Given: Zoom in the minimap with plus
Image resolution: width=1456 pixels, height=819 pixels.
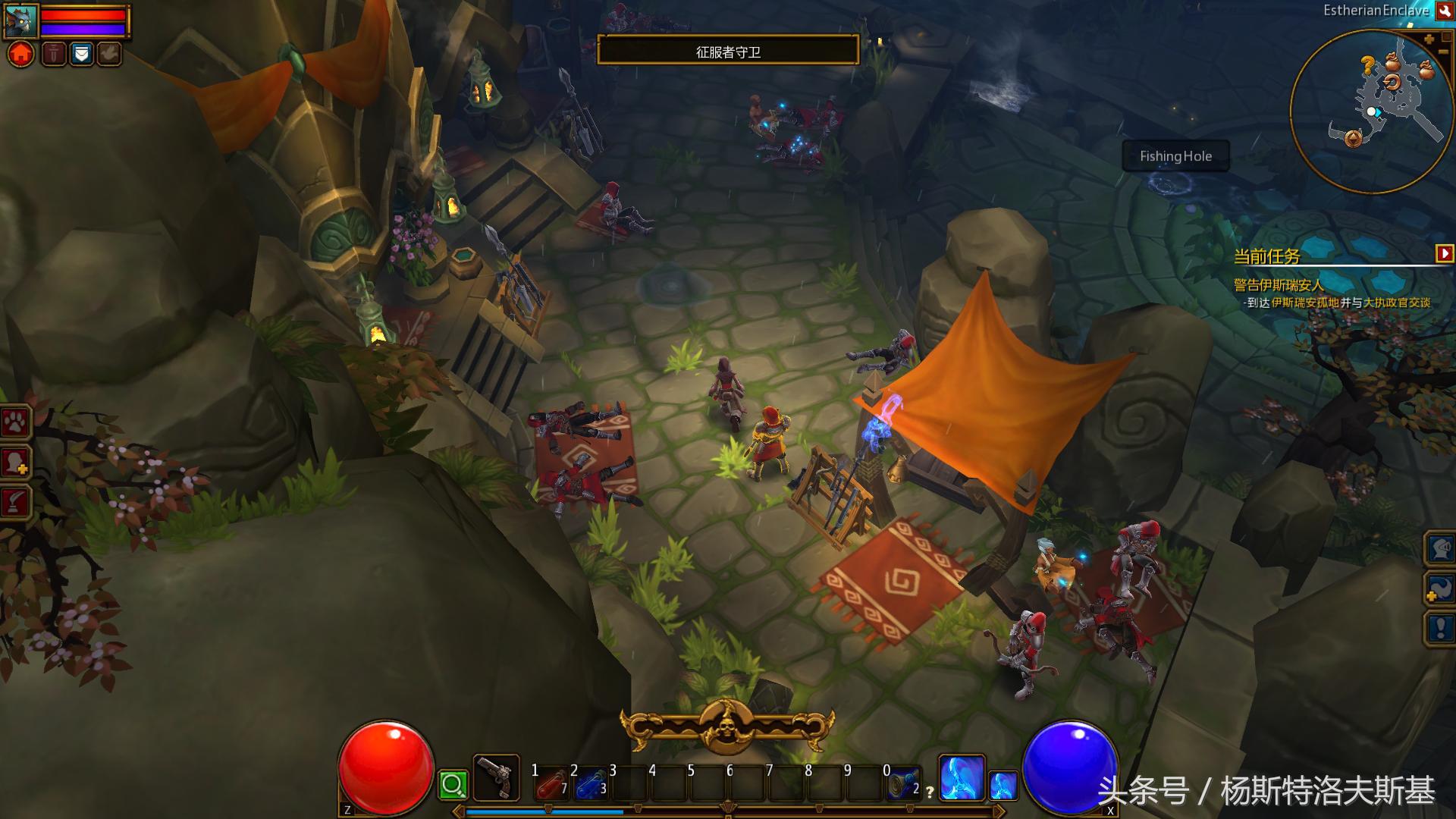Looking at the screenshot, I should click(x=1429, y=39).
